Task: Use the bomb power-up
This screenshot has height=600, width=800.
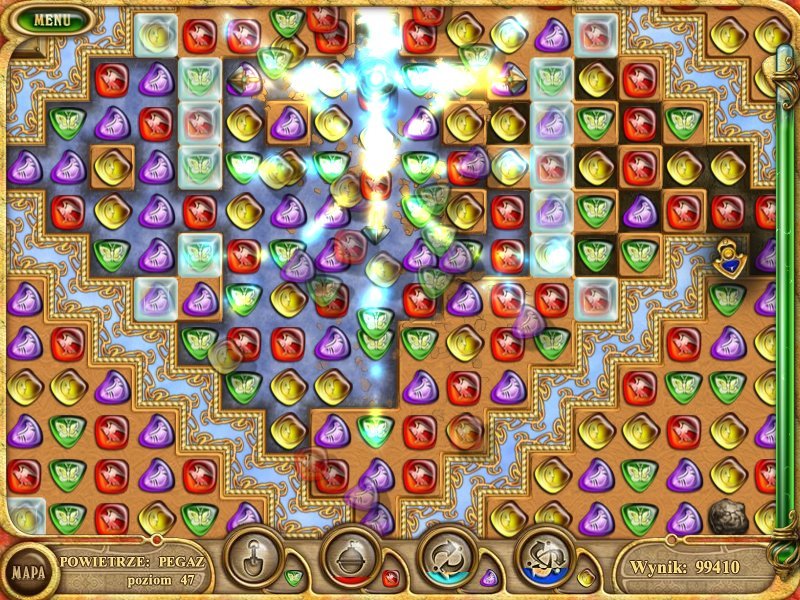Action: (348, 556)
